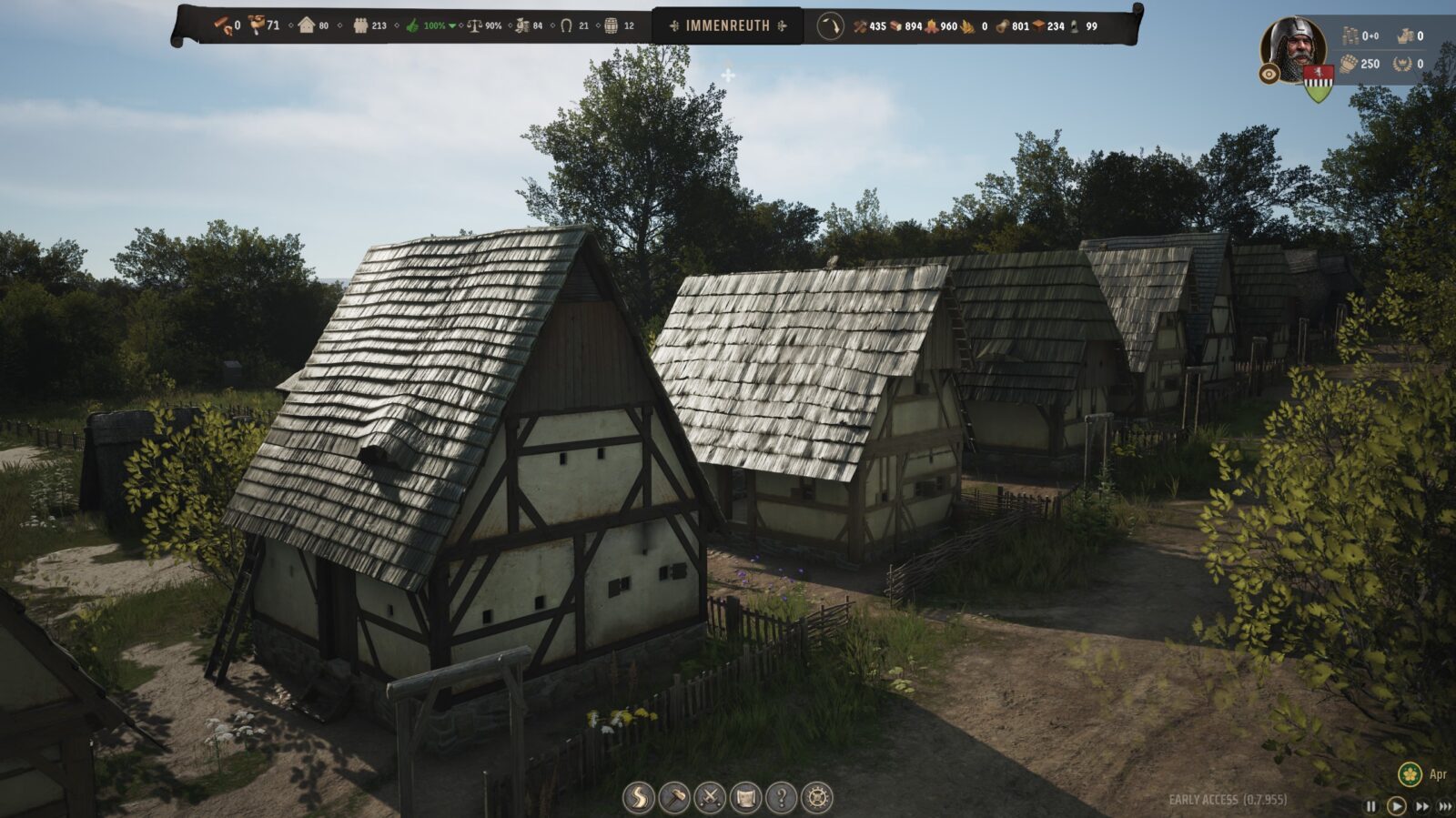
Task: Toggle the eye icon beside the portrait
Action: pos(1269,75)
